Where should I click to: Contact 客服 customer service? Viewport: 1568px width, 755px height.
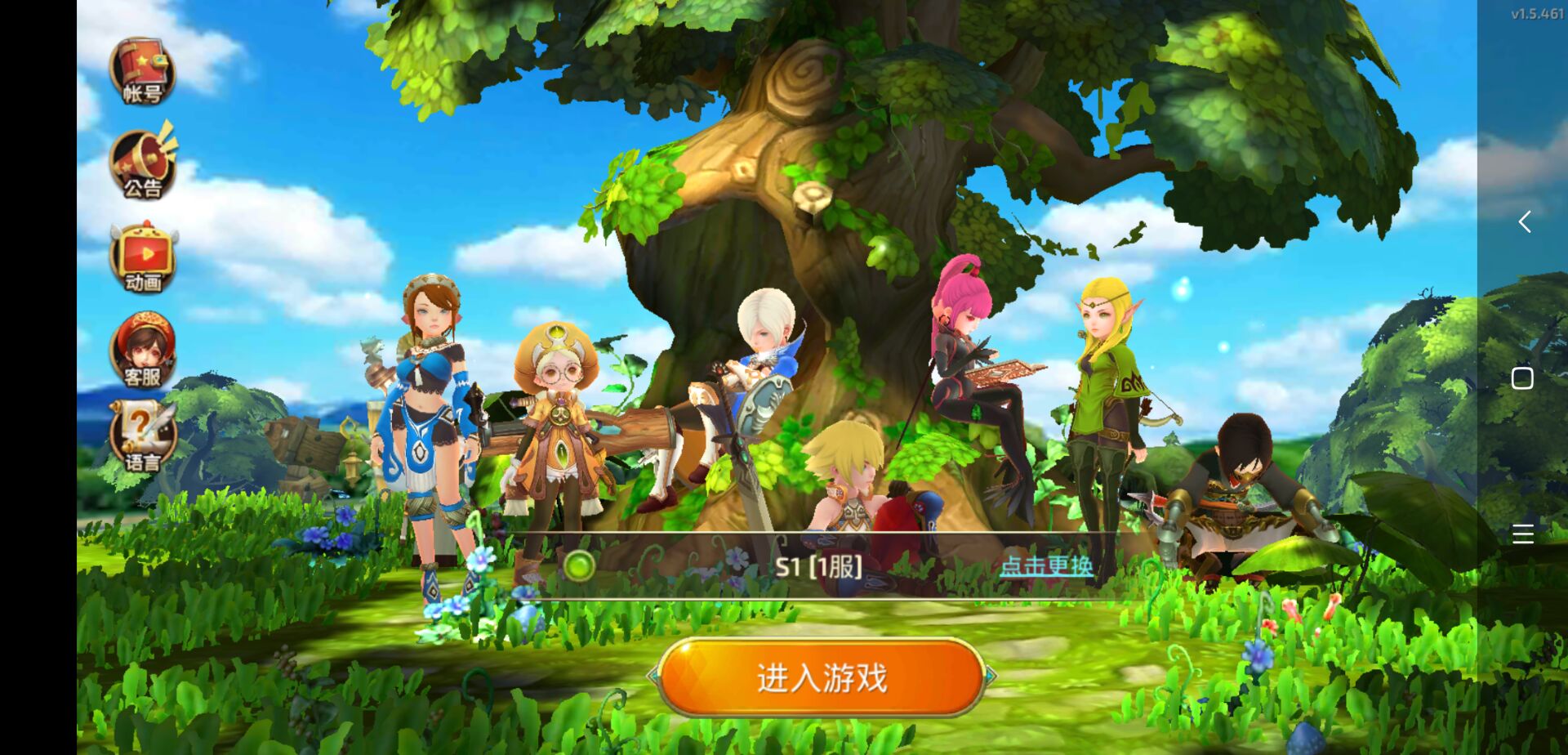[x=142, y=351]
